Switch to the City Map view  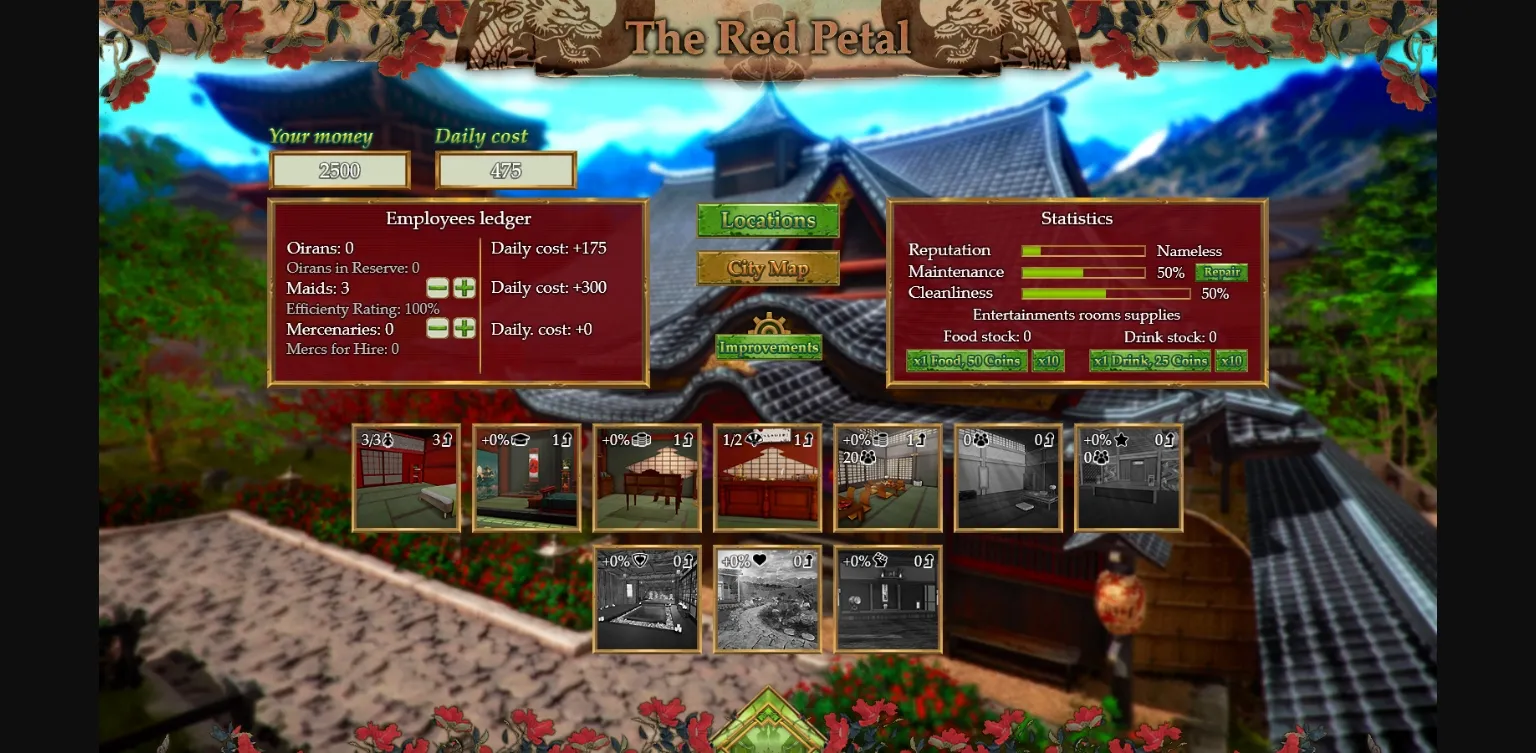click(x=768, y=268)
